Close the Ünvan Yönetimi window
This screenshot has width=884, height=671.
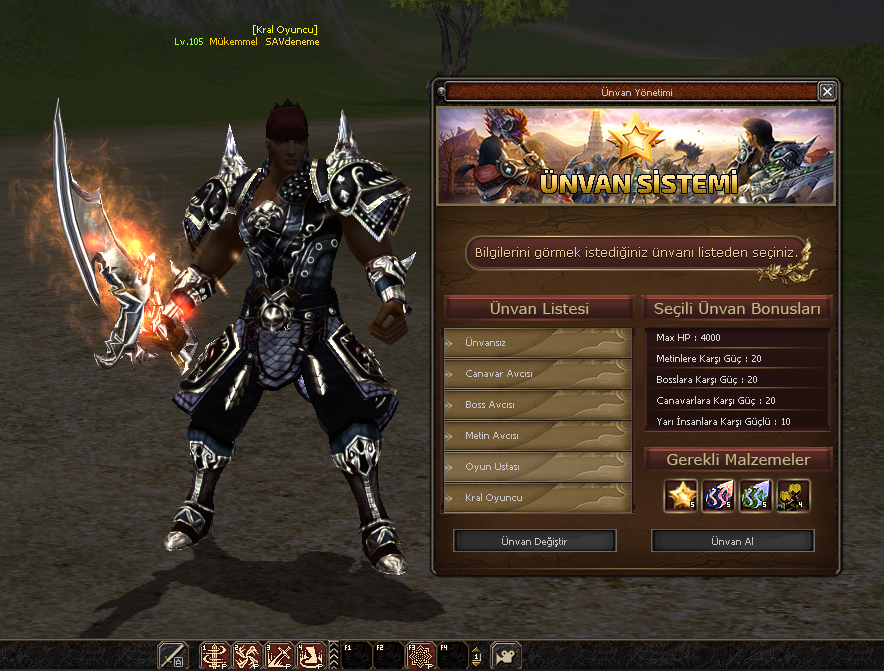[826, 92]
